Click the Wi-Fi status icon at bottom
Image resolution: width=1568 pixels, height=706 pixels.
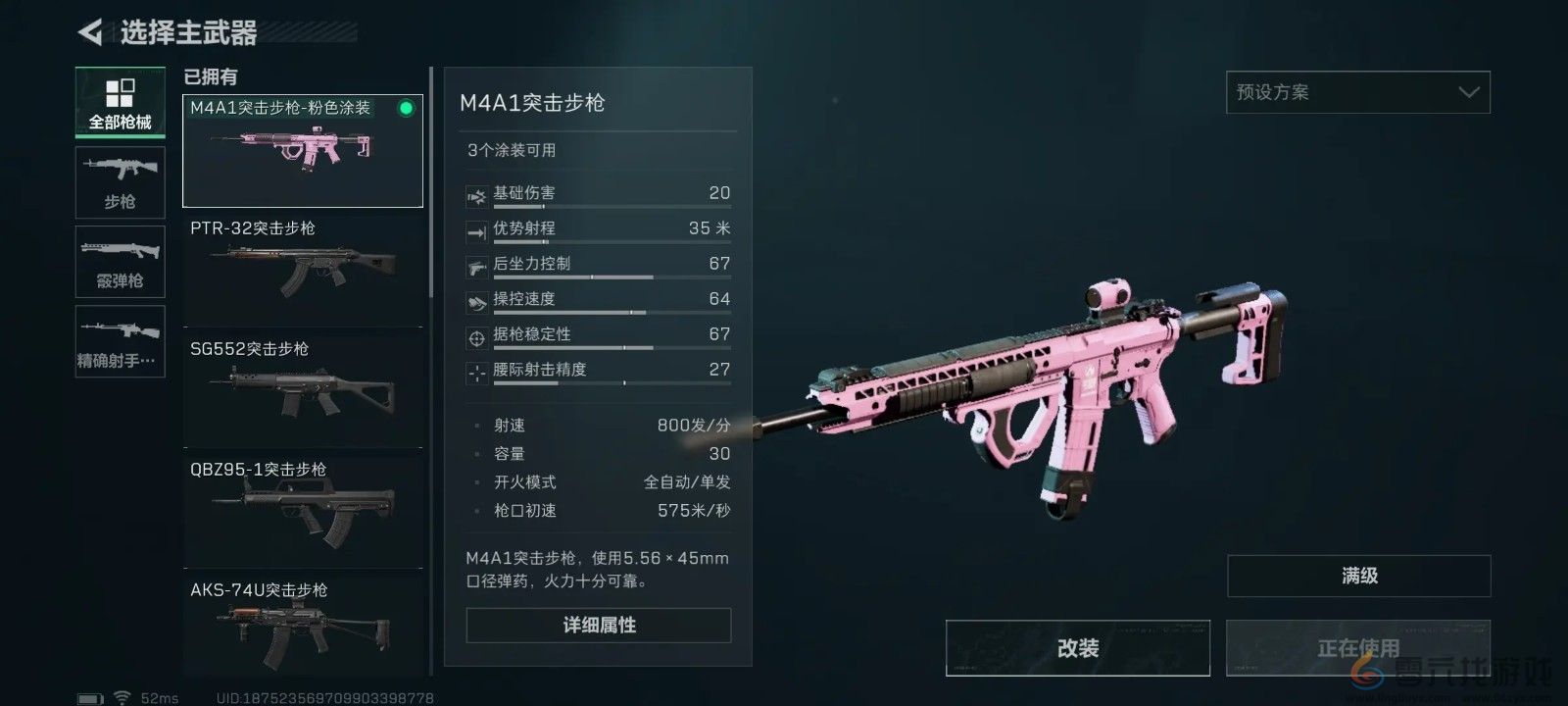coord(122,697)
